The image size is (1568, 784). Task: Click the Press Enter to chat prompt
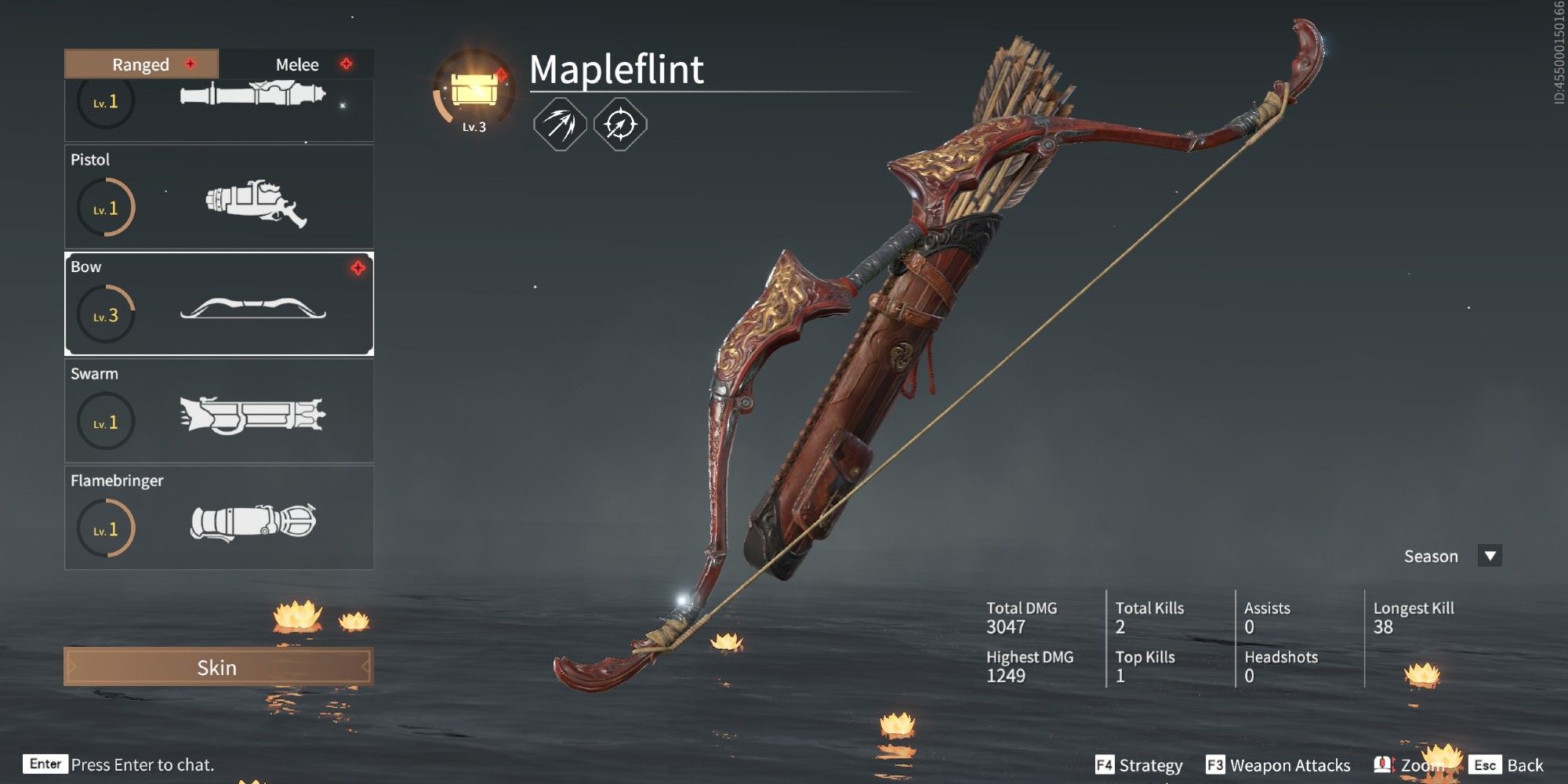tap(141, 764)
